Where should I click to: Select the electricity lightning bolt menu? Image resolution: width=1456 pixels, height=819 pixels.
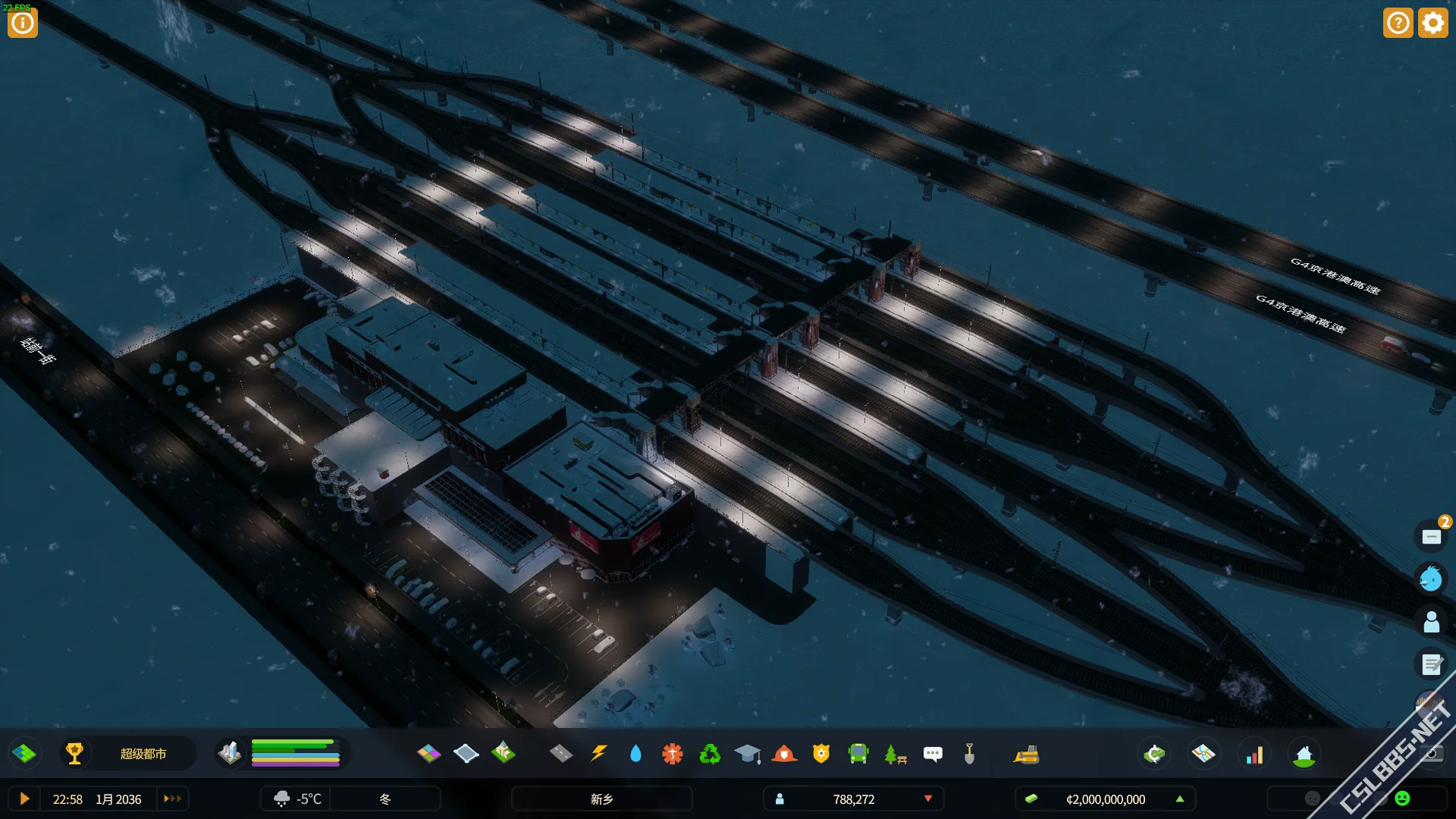click(599, 754)
